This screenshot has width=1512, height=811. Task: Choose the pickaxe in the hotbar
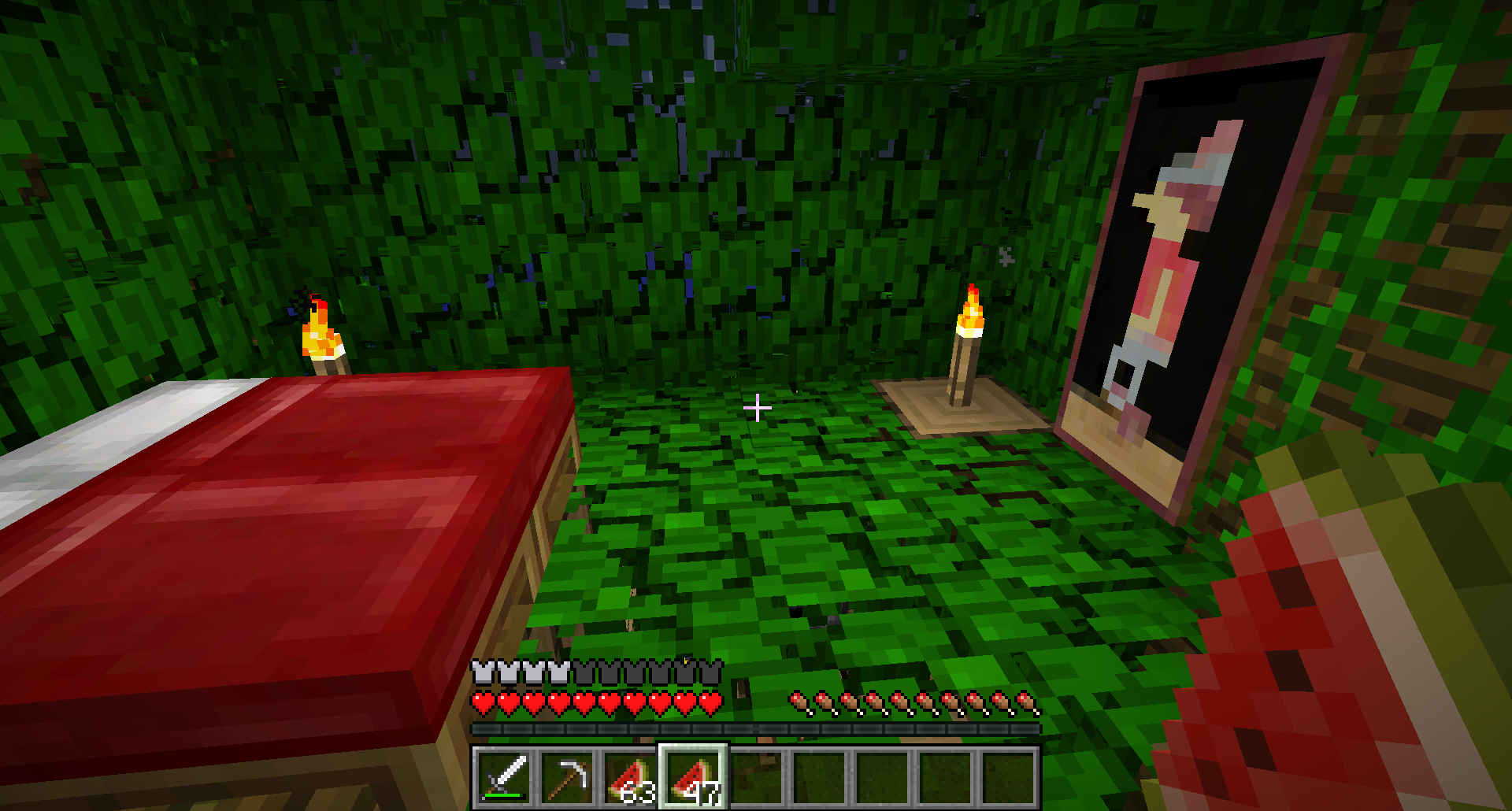coord(567,778)
